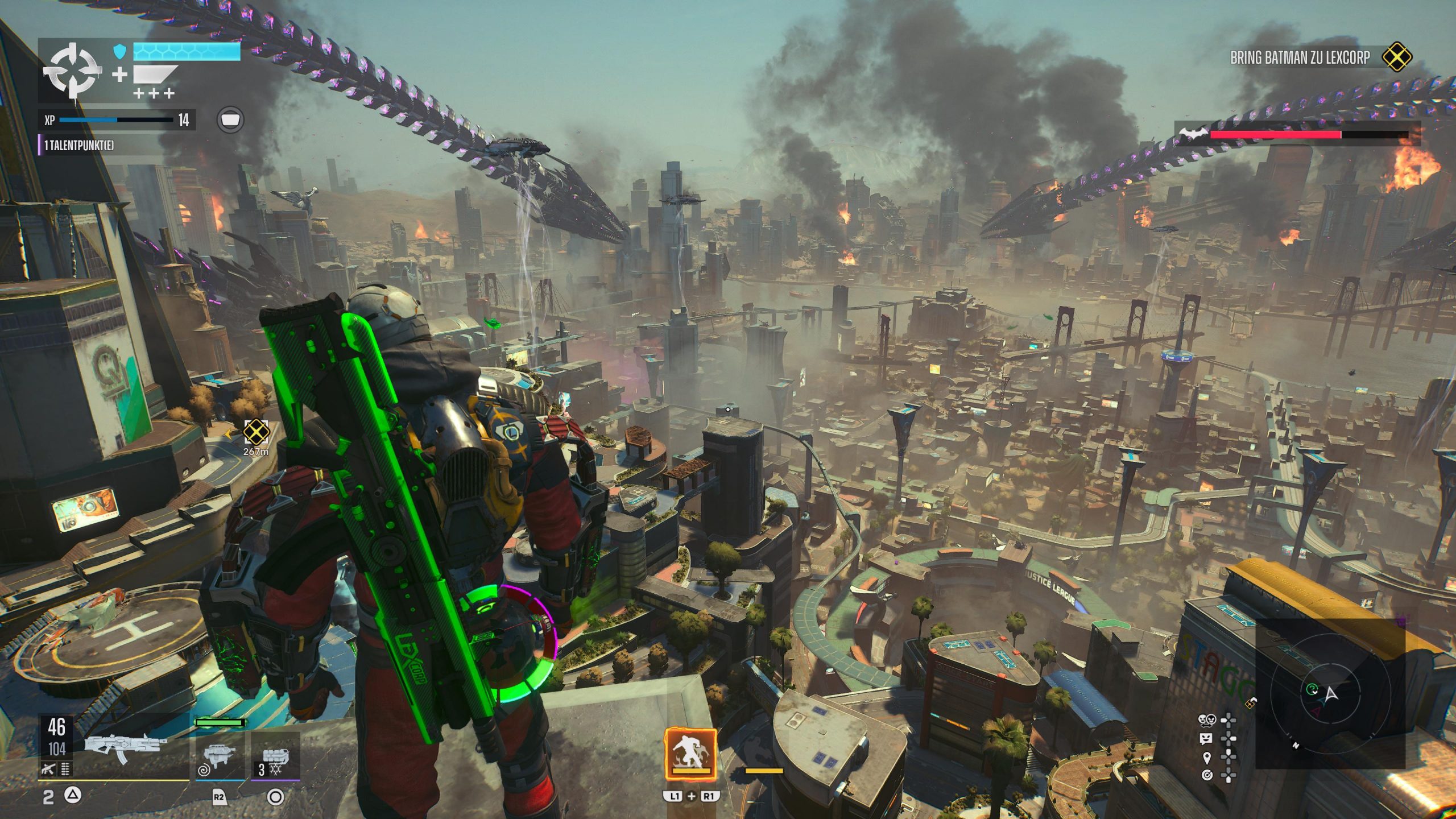Click the Deadshot crosshair character emblem
The image size is (1456, 819).
(x=73, y=72)
